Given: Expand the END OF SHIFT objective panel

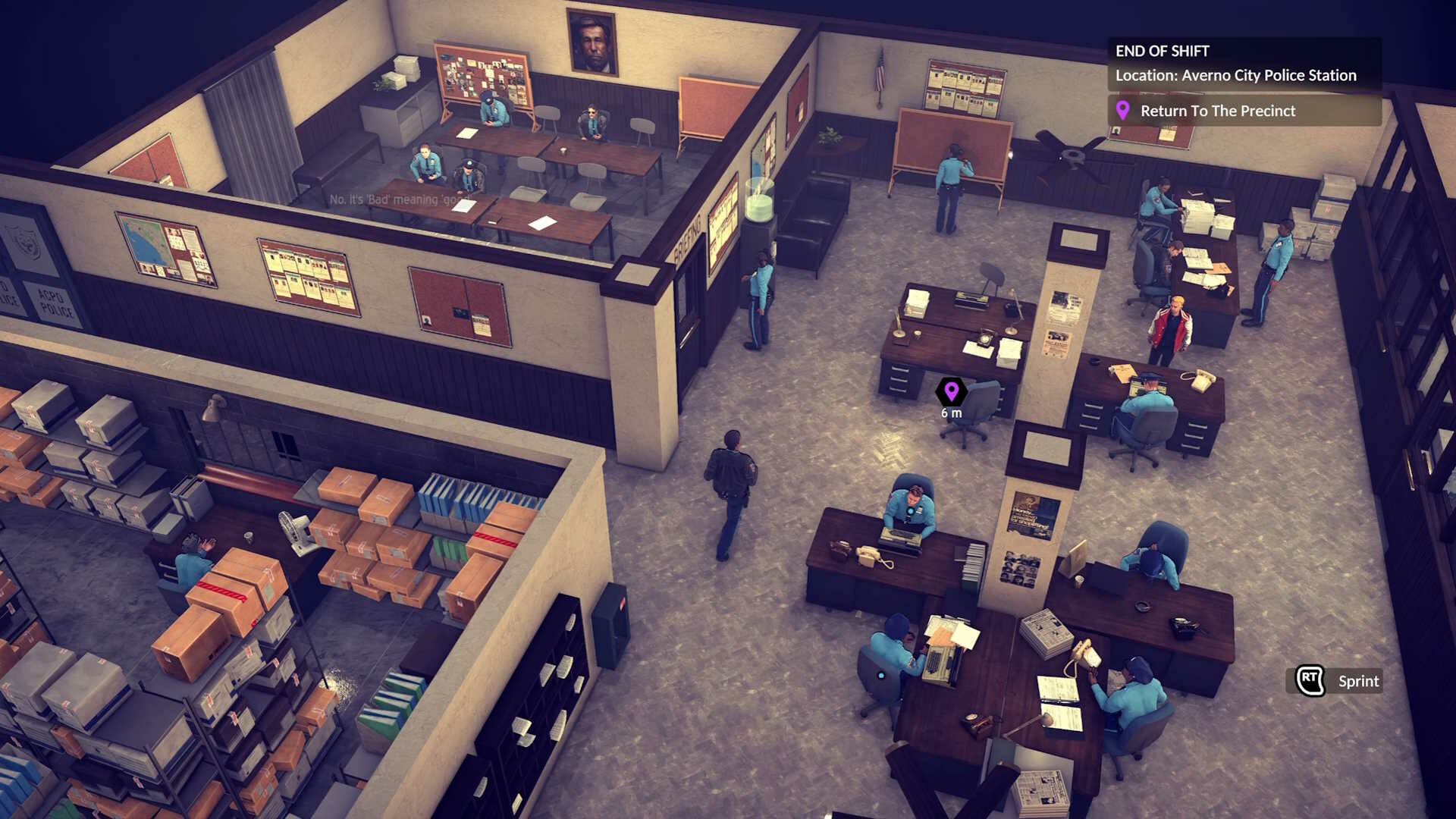Looking at the screenshot, I should click(x=1163, y=52).
